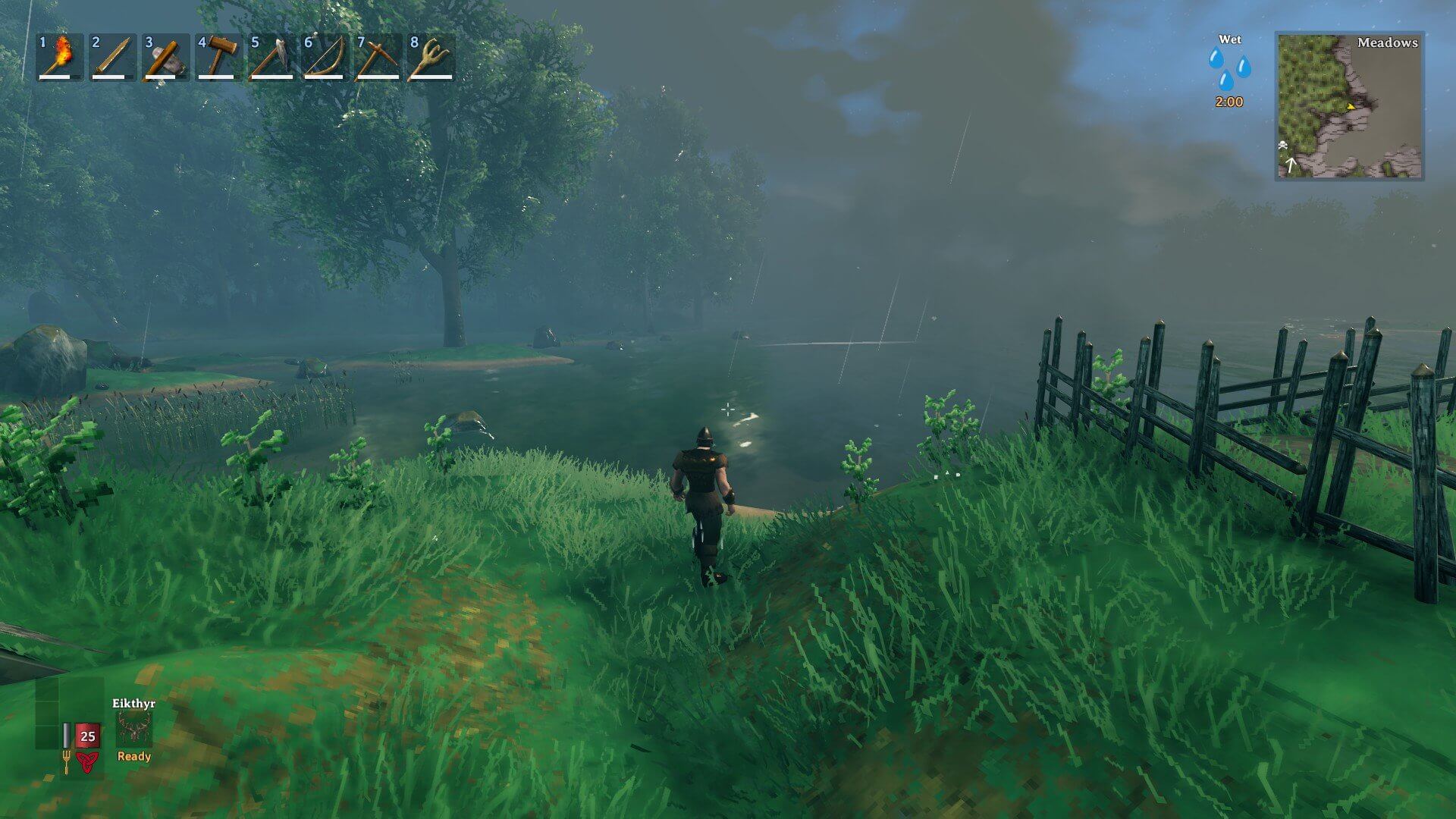
Task: Click the skull death marker on minimap
Action: (1283, 145)
